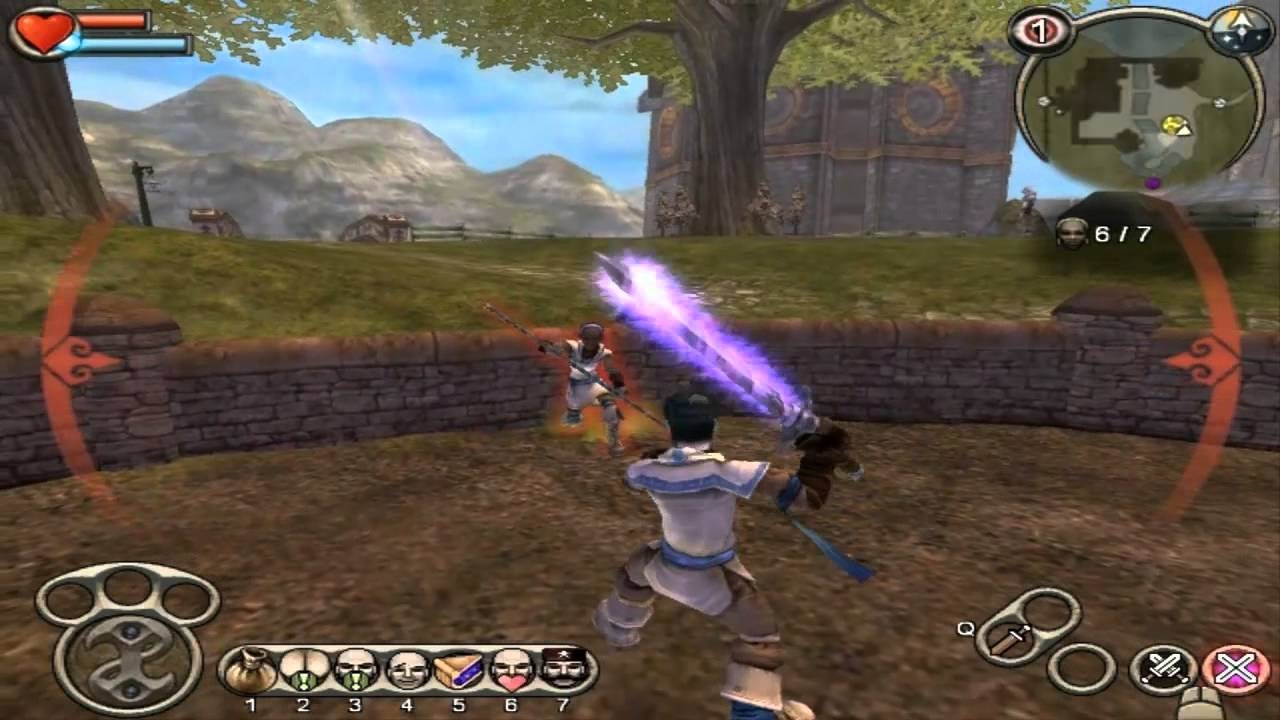Viewport: 1280px width, 720px height.
Task: Pick the pirate hat face in slot 7
Action: click(562, 670)
